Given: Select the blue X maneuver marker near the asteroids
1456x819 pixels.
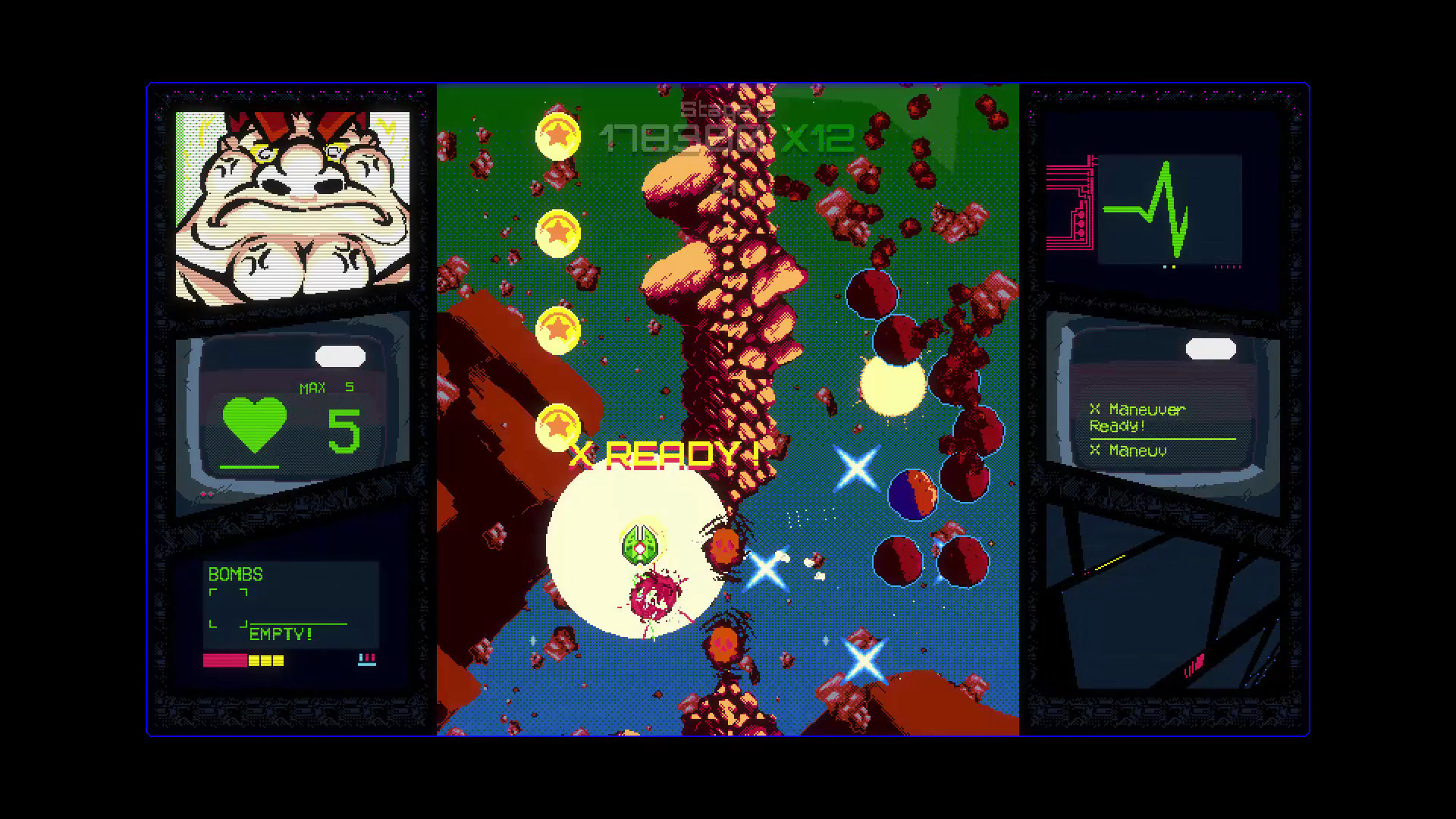Looking at the screenshot, I should (x=858, y=469).
